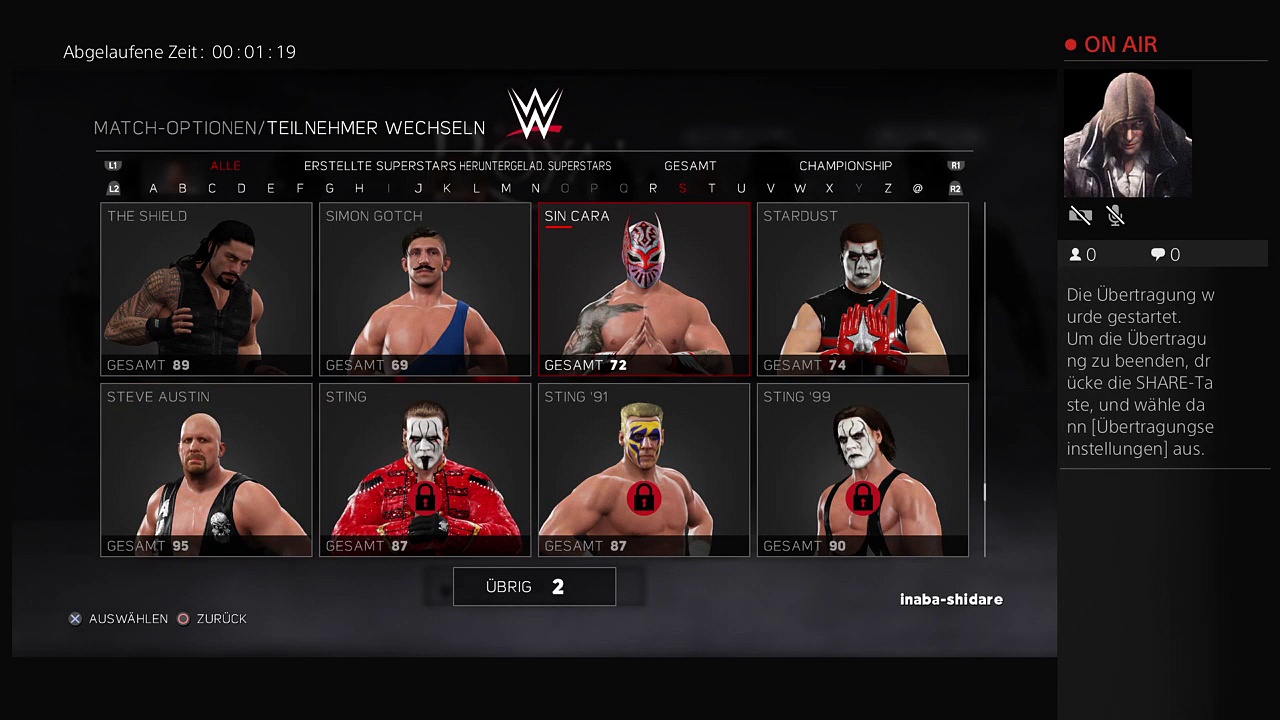Switch to the Gesamt sorting tab

click(x=690, y=166)
